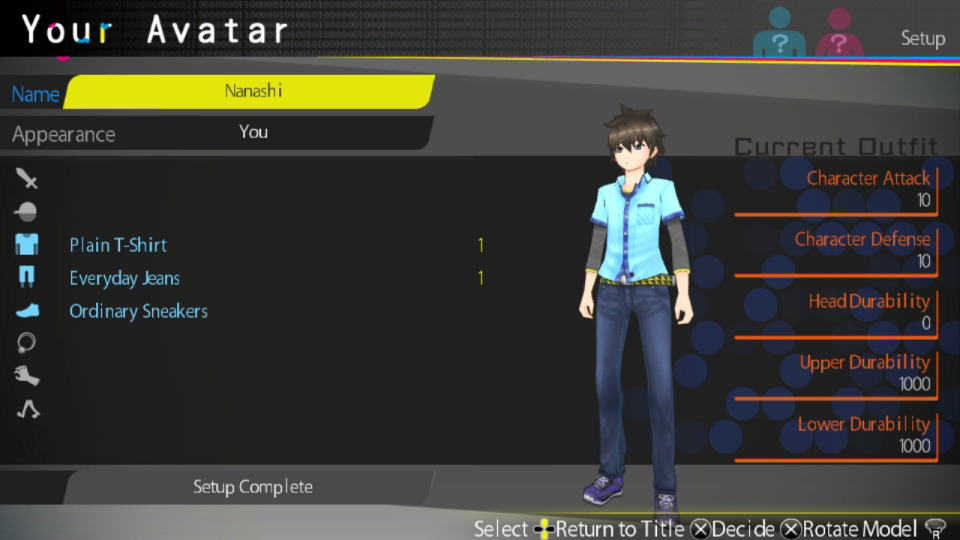Image resolution: width=960 pixels, height=540 pixels.
Task: Select the grabbing hand slot icon
Action: point(27,376)
